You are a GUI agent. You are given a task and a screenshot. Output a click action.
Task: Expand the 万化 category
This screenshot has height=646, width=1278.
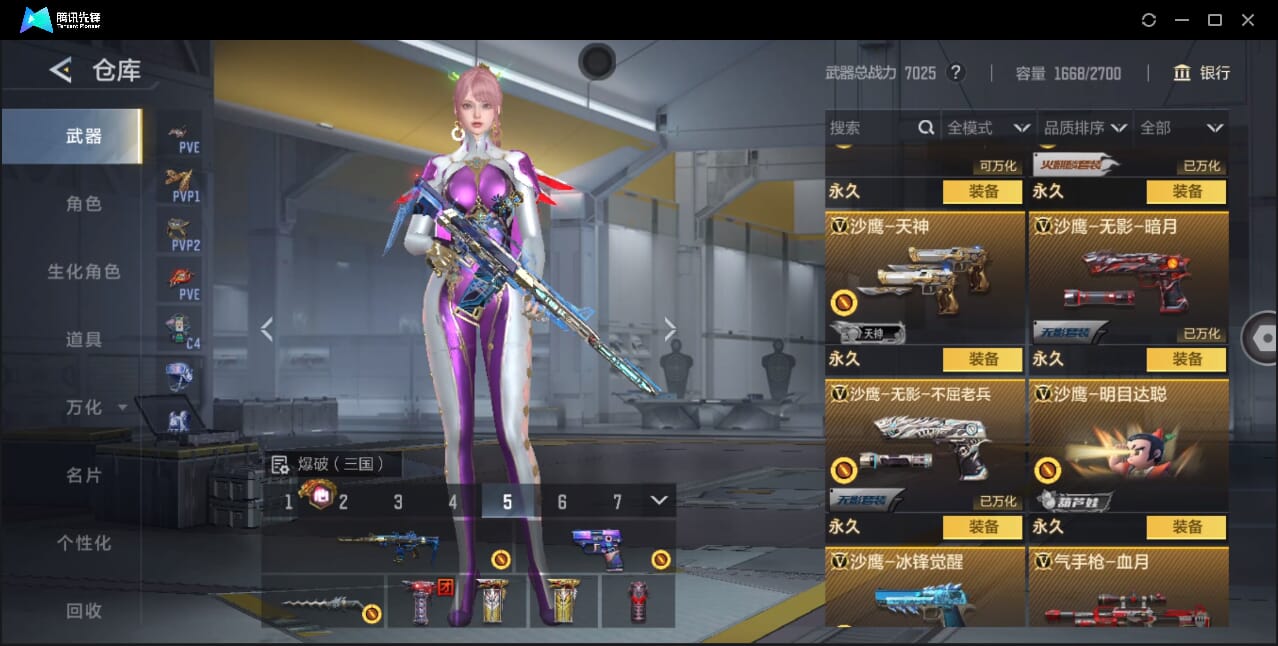pos(94,408)
